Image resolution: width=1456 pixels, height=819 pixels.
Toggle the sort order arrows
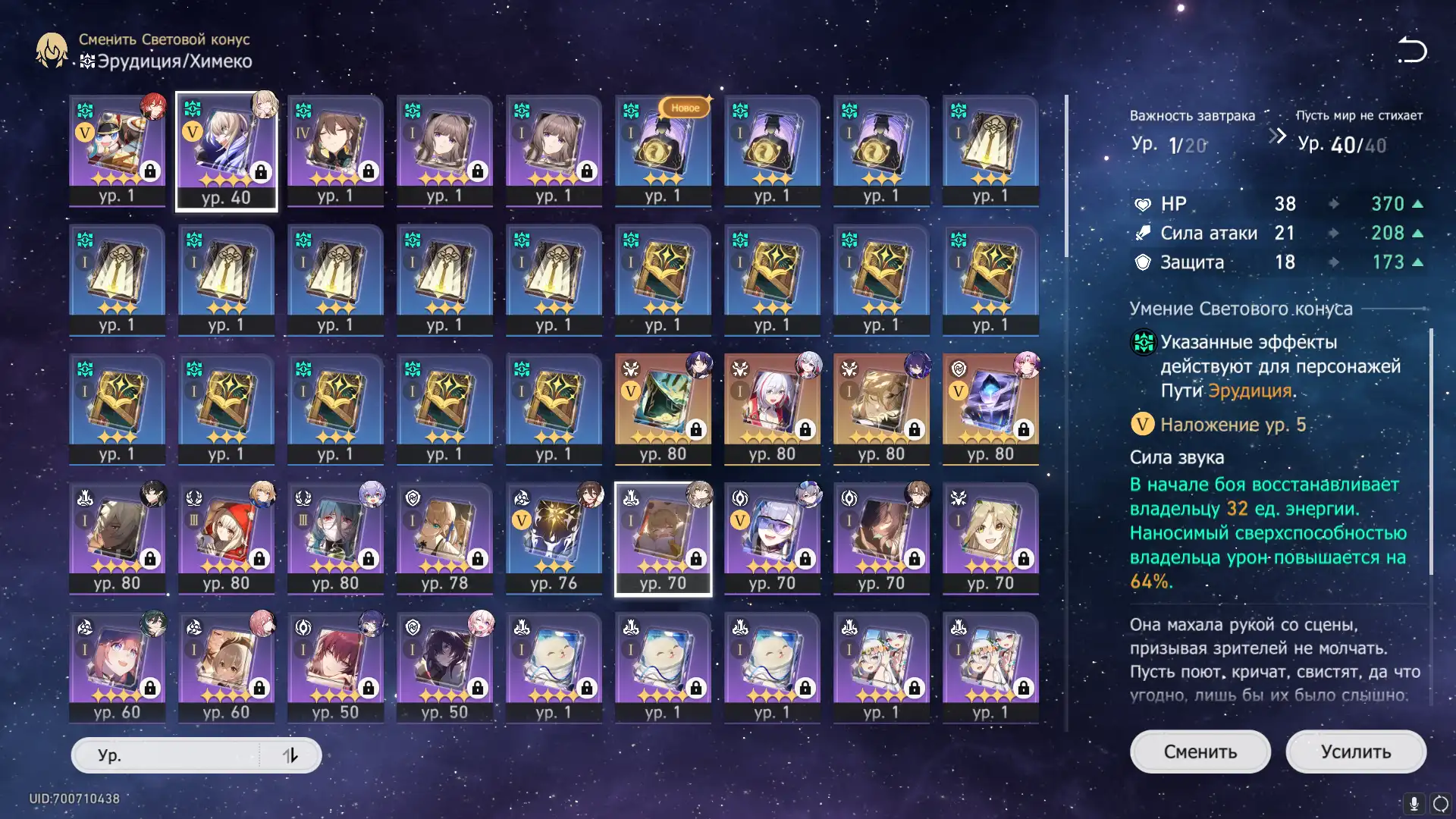click(290, 755)
